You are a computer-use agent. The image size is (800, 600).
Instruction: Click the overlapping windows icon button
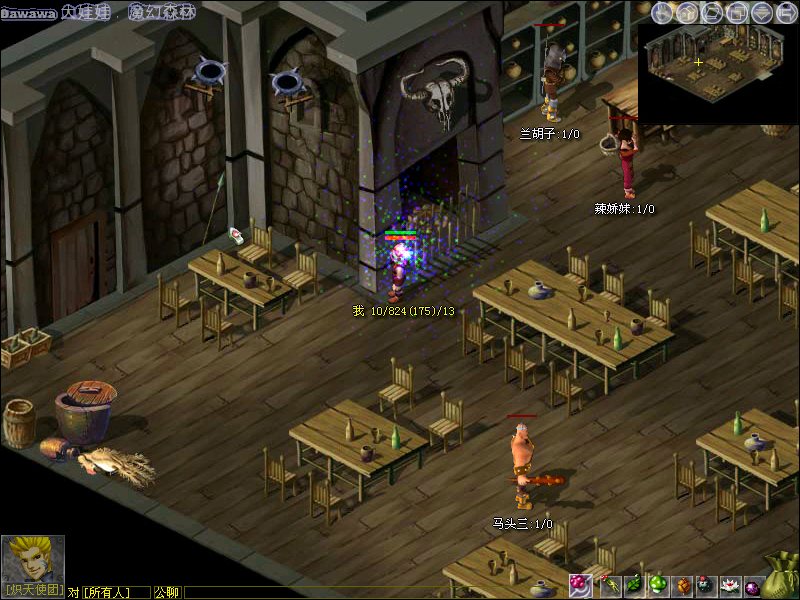point(737,12)
